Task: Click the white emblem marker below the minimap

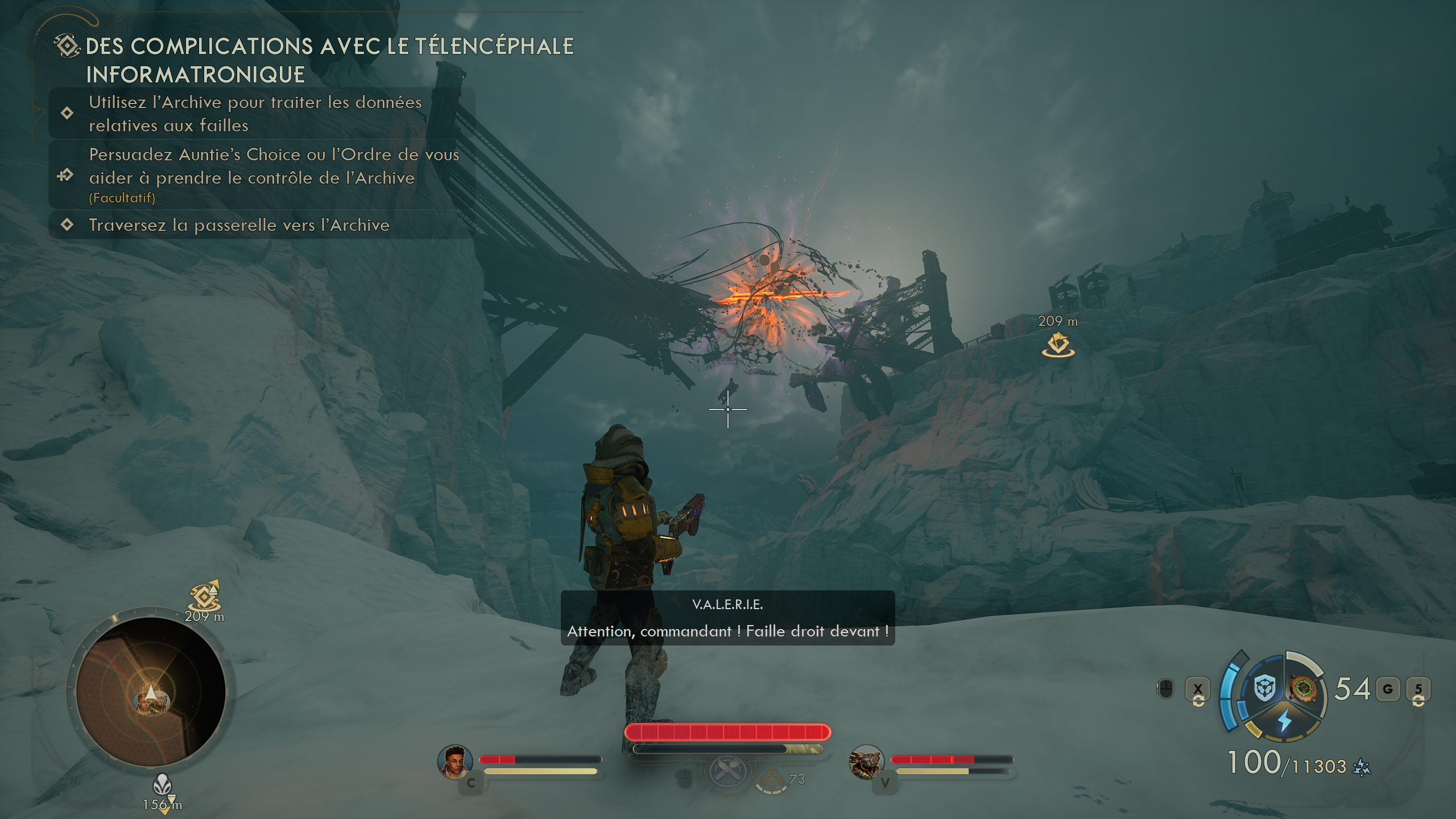Action: tap(162, 787)
